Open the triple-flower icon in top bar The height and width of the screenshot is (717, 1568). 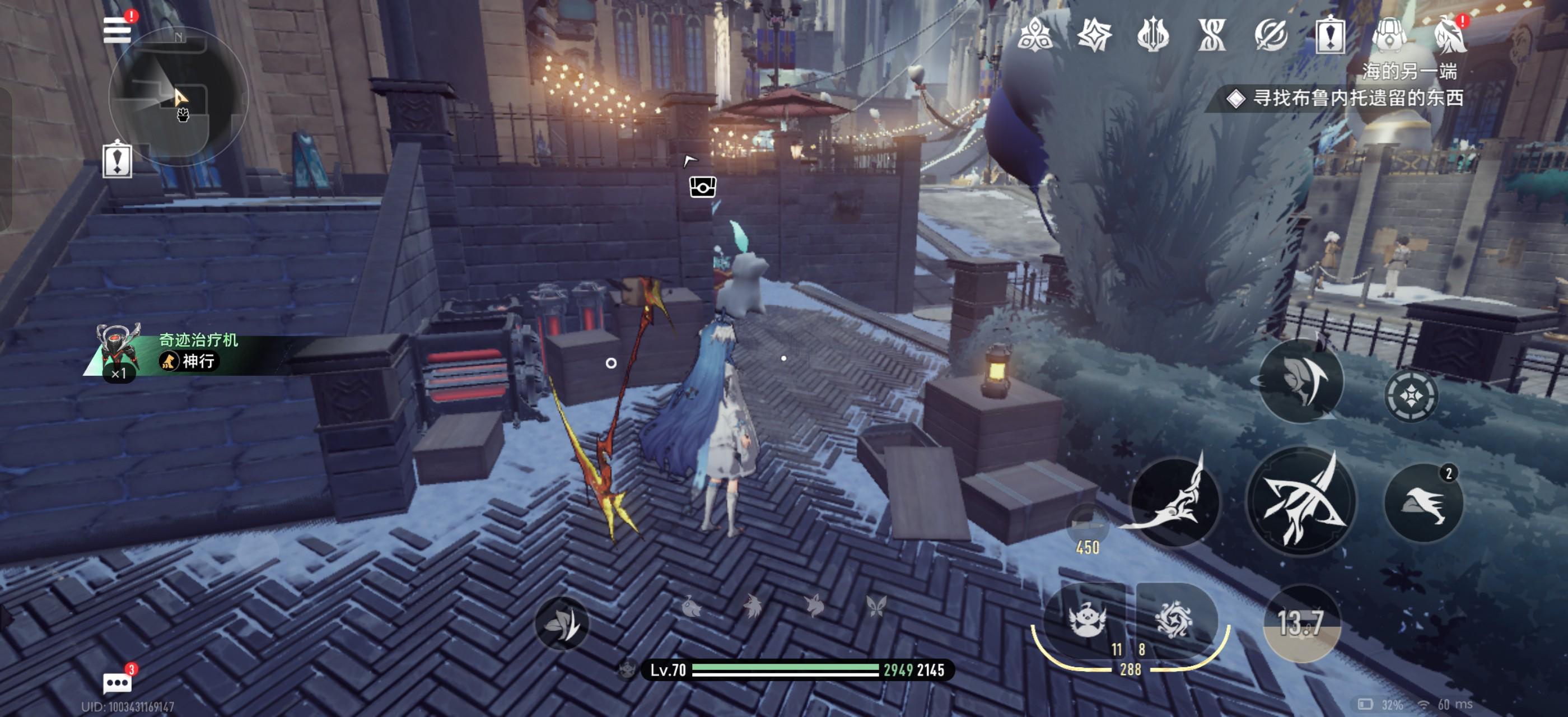[x=1035, y=34]
